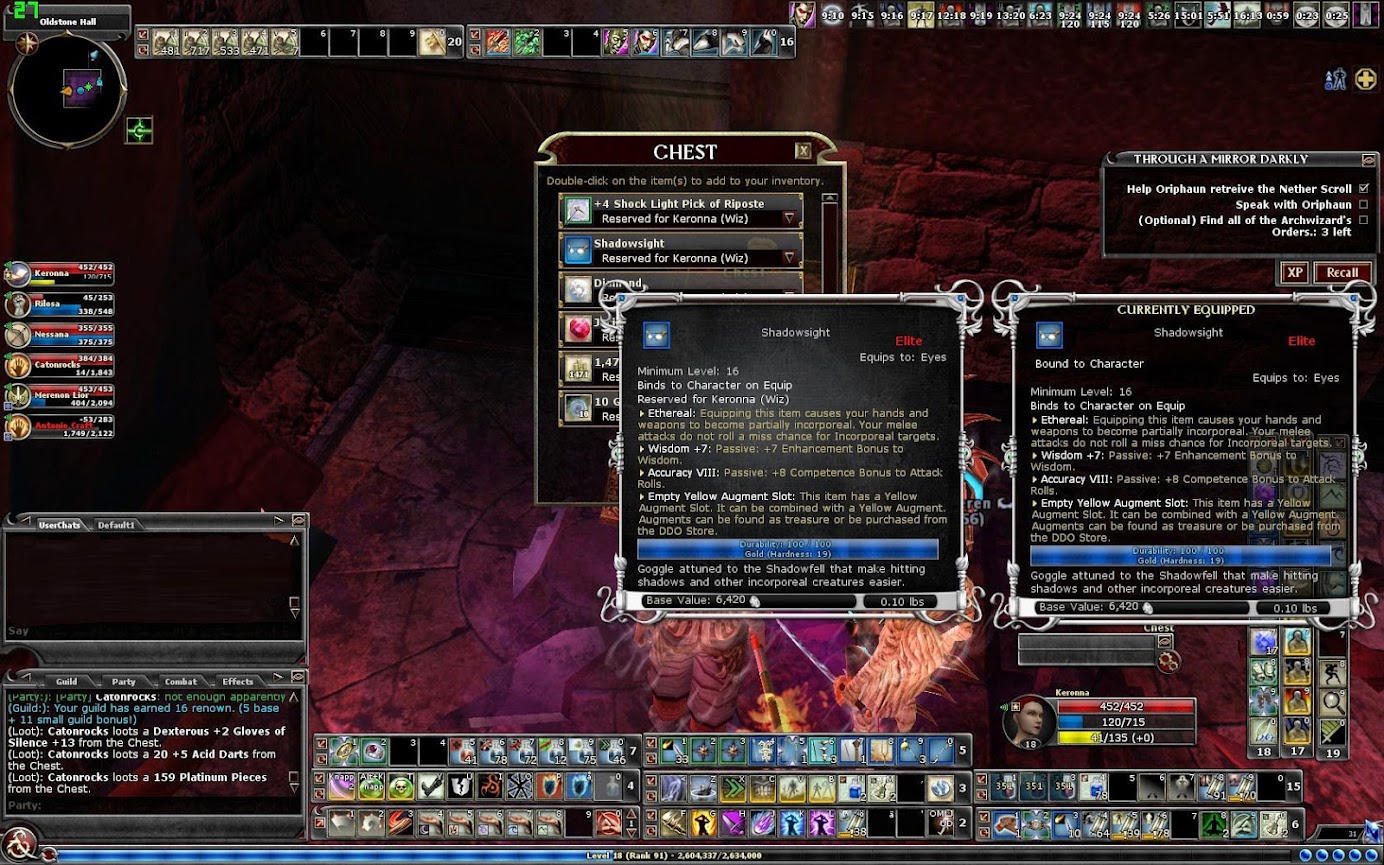
Task: Switch to the Default1 chat tab
Action: (x=115, y=524)
